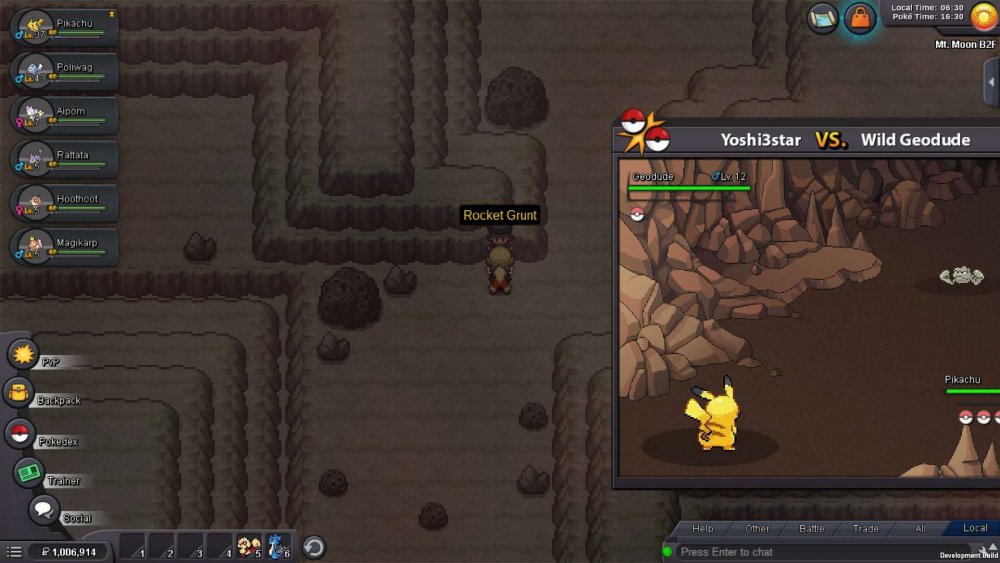Select Rattata in the party list
This screenshot has height=563, width=1000.
point(64,159)
